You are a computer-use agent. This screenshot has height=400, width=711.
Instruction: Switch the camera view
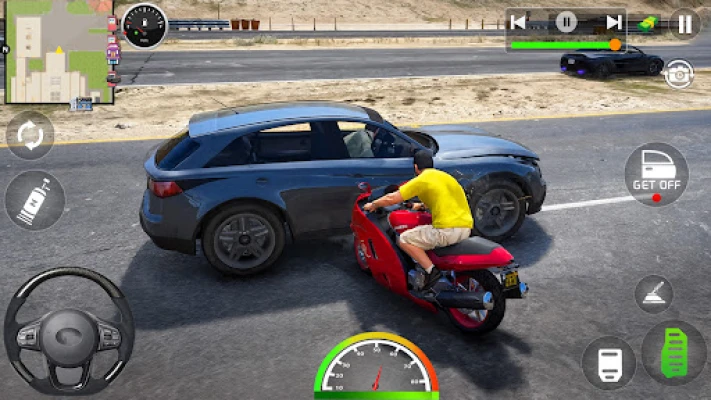coord(679,74)
